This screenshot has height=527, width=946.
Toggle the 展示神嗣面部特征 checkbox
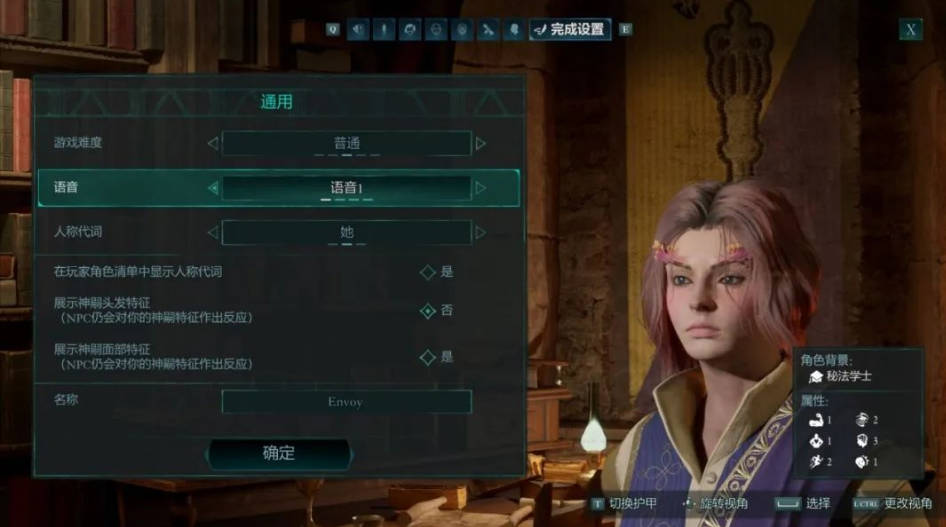[428, 357]
